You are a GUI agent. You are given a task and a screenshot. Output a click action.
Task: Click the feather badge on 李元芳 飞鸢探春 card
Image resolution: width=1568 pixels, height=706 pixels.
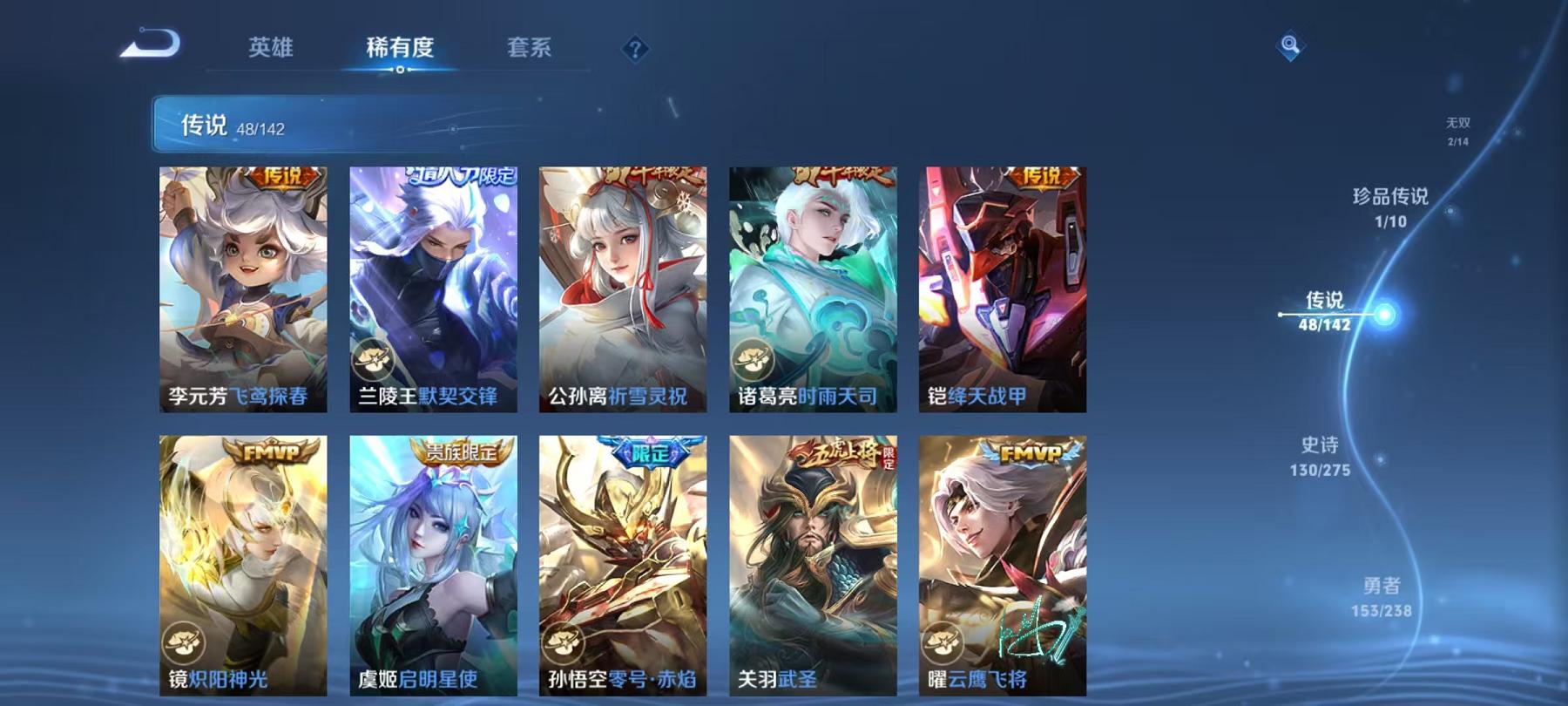click(185, 358)
